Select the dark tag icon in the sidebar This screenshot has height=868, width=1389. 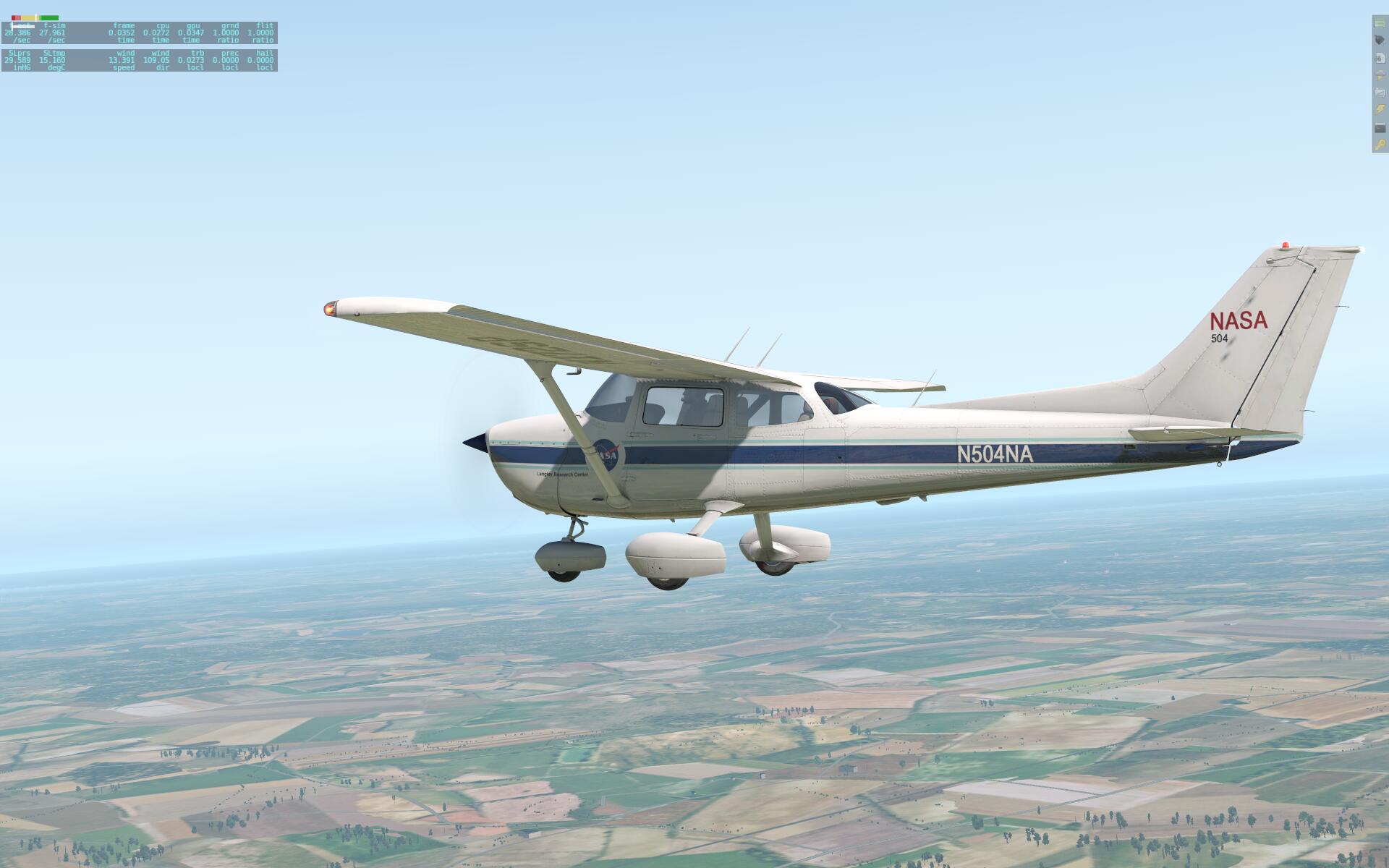pos(1378,38)
